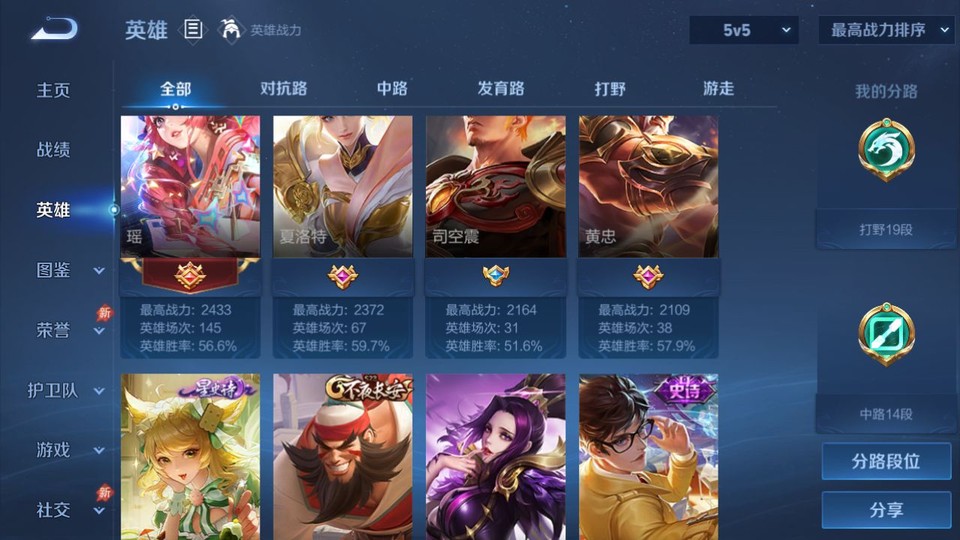
Task: Expand the 图鉴 sidebar section
Action: pos(68,270)
